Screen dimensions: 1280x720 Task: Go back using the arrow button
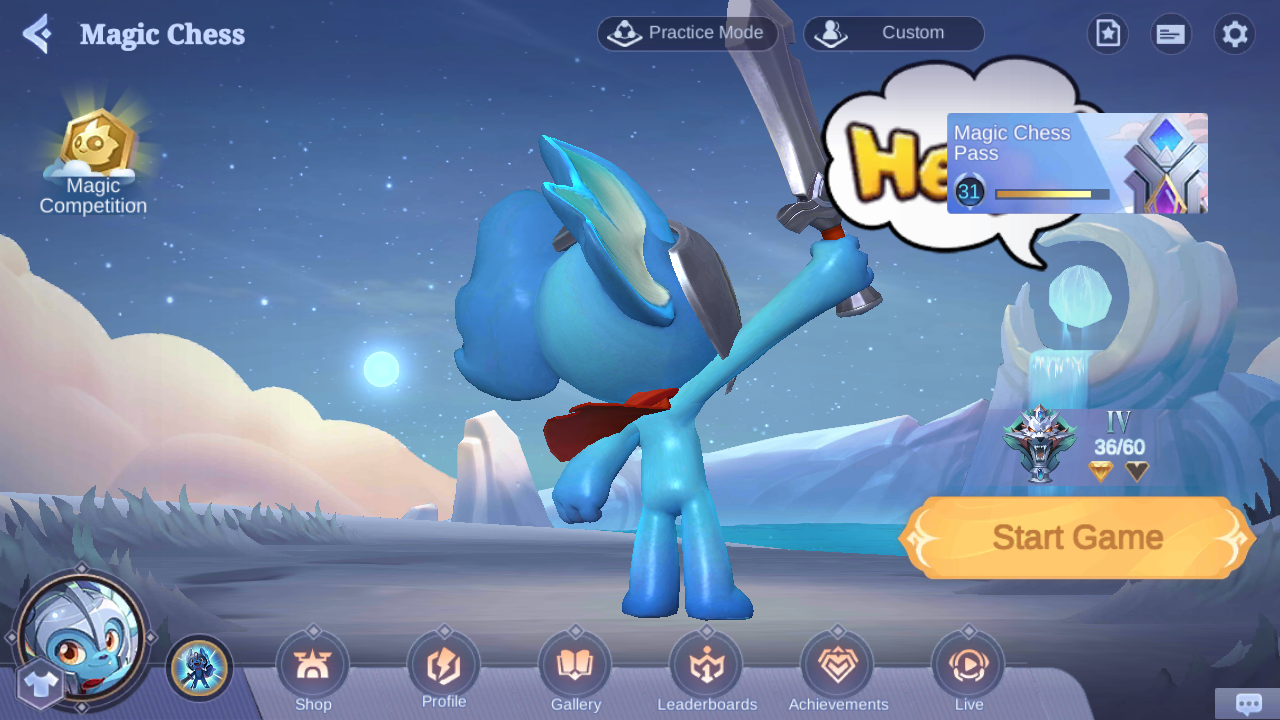(x=37, y=34)
